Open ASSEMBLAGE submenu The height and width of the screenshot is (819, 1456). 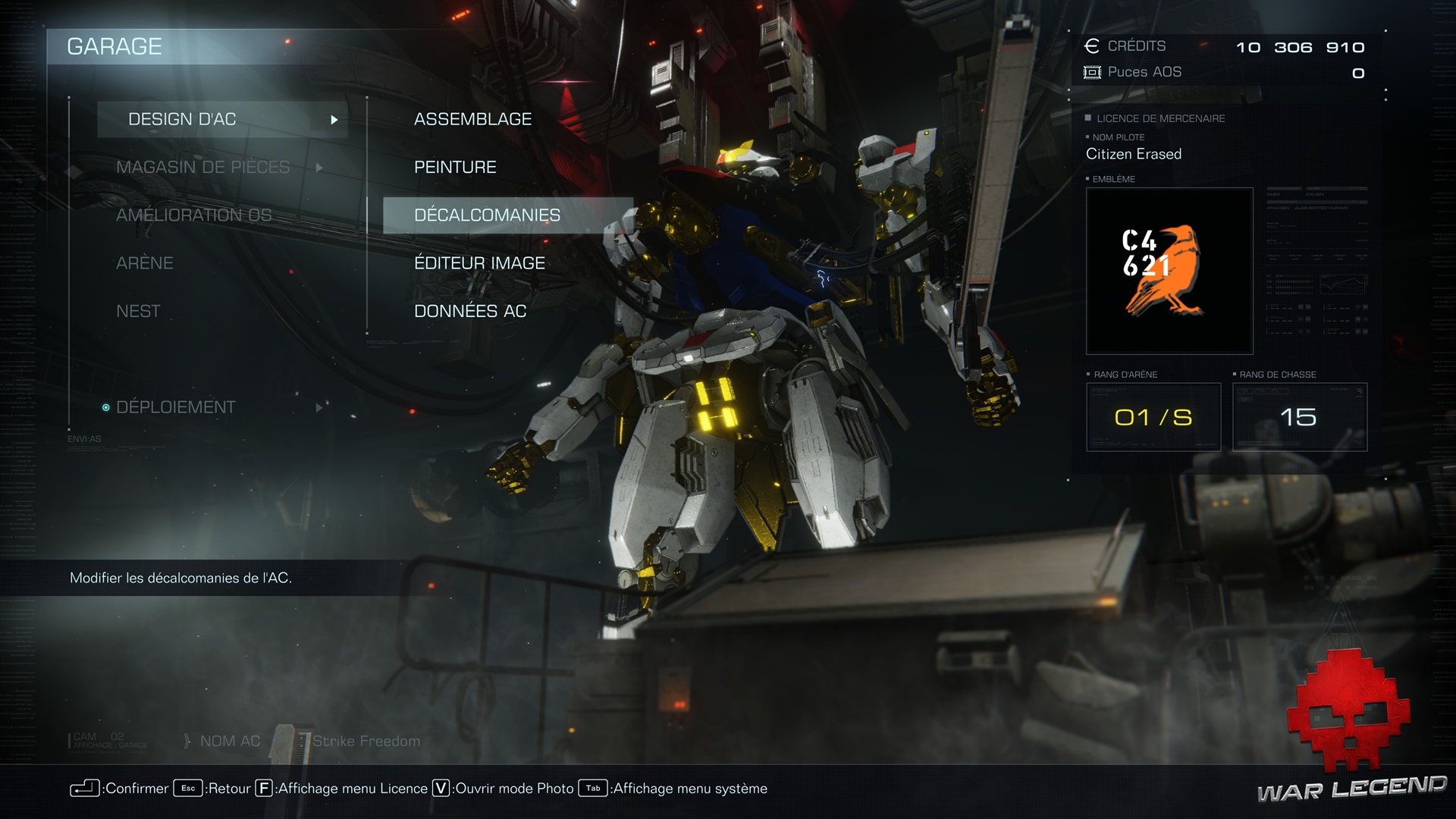[x=472, y=119]
